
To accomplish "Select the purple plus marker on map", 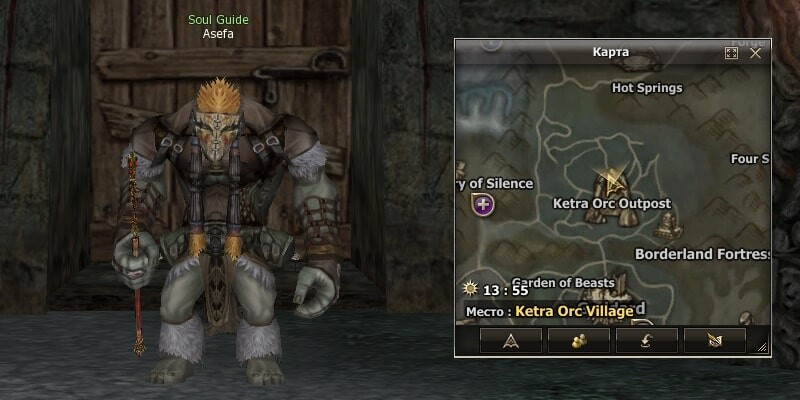I will [484, 205].
